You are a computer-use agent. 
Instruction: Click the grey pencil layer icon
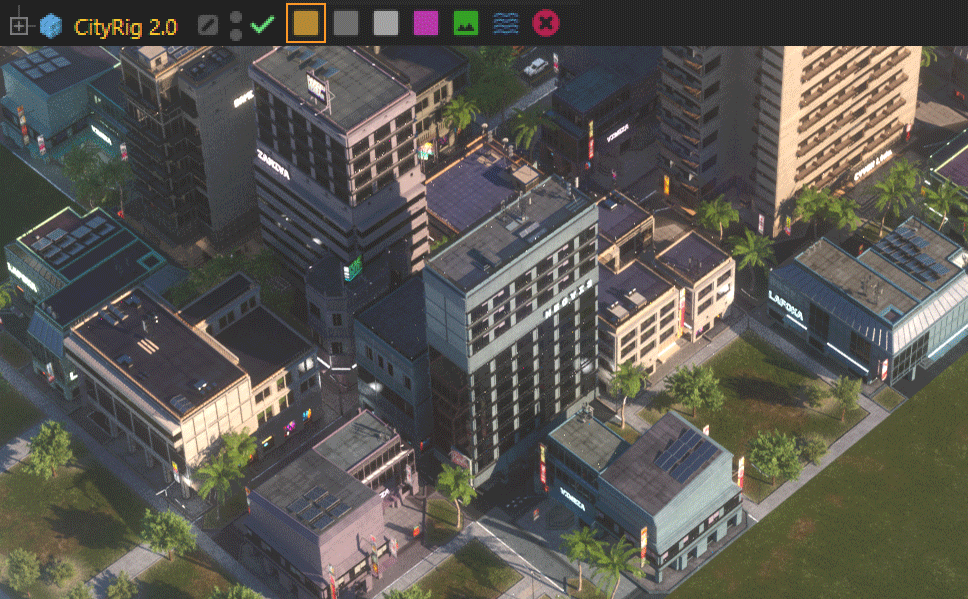coord(207,25)
